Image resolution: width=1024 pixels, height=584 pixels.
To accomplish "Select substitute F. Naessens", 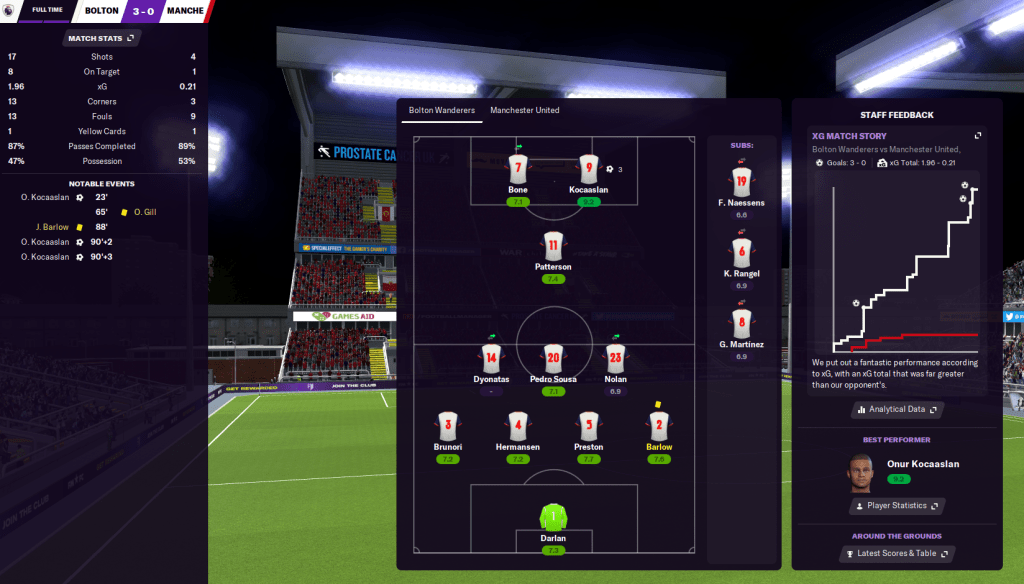I will point(741,182).
